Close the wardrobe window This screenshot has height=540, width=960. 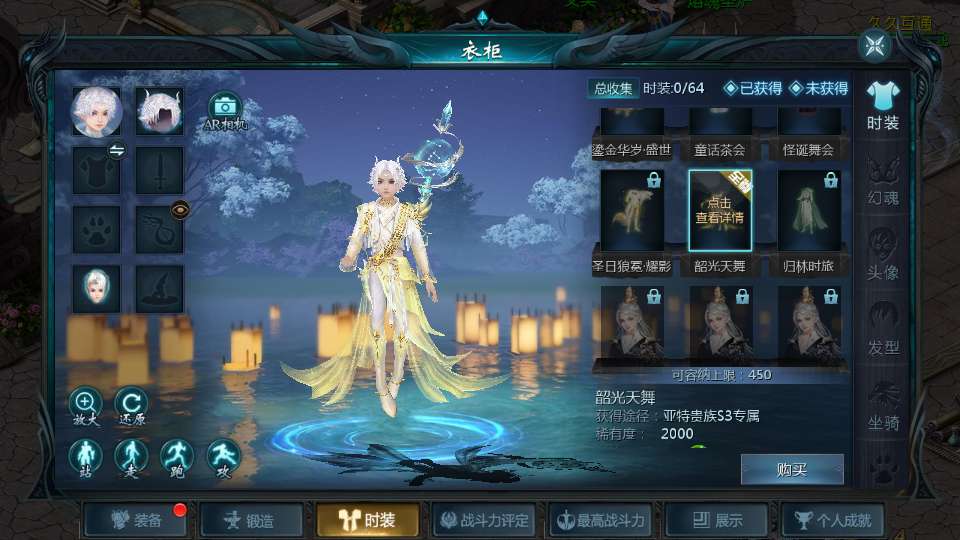coord(875,45)
